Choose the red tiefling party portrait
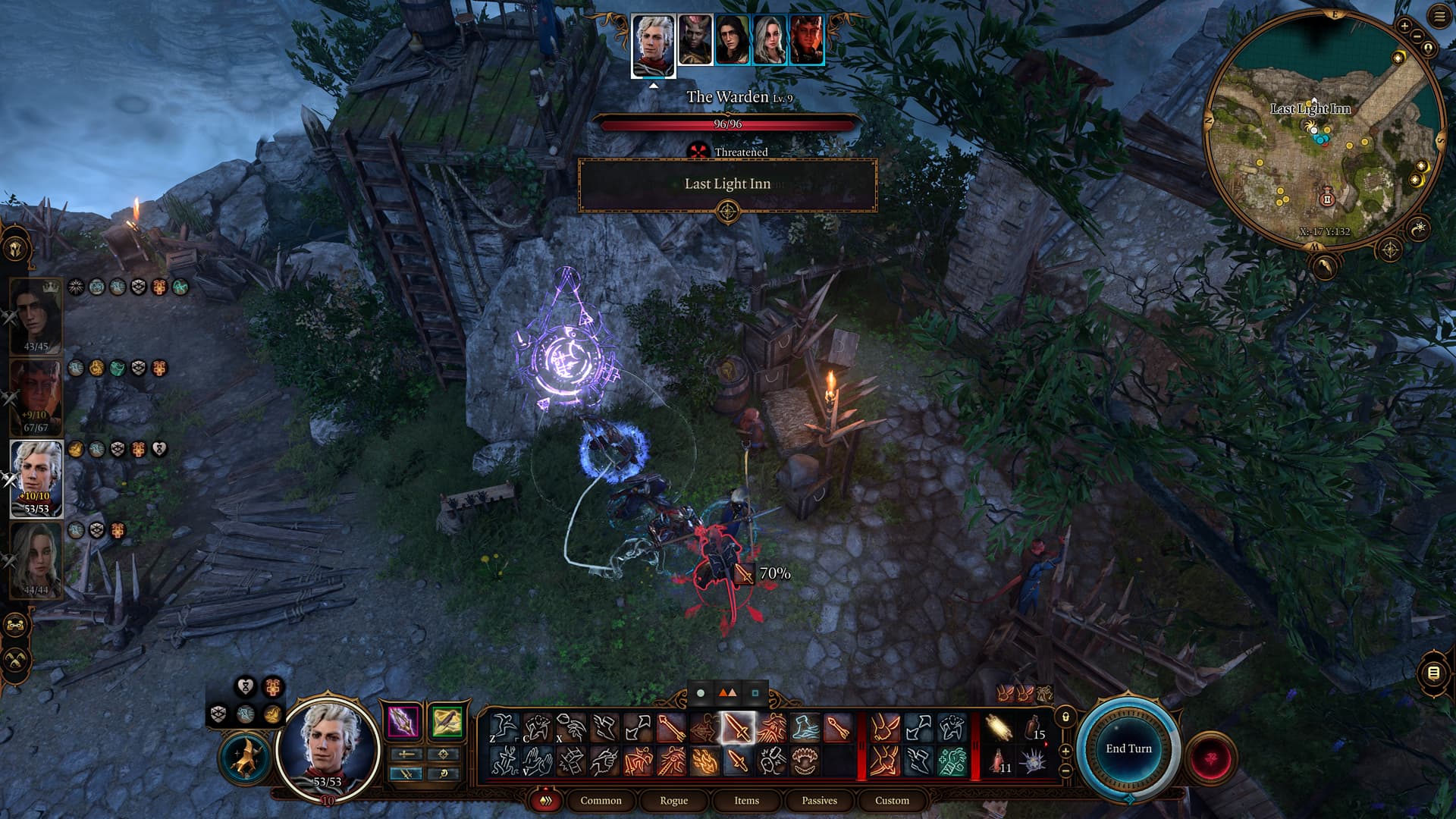Image resolution: width=1456 pixels, height=819 pixels. 36,397
